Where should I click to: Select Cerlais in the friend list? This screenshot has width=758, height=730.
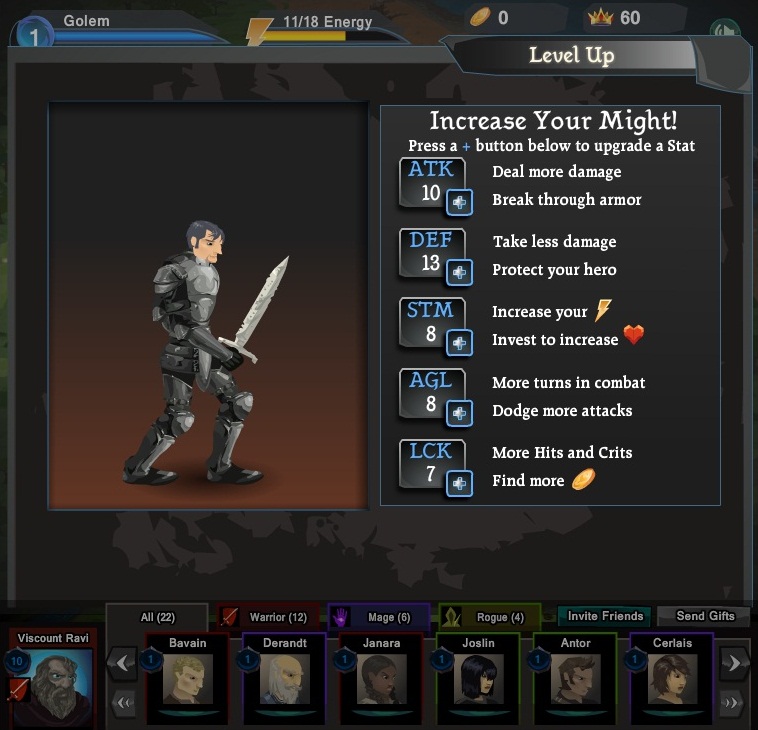pos(671,679)
